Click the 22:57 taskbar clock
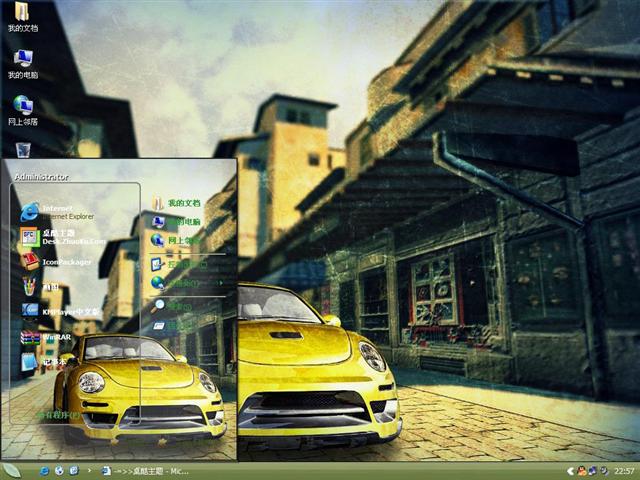This screenshot has height=480, width=640. pyautogui.click(x=623, y=470)
